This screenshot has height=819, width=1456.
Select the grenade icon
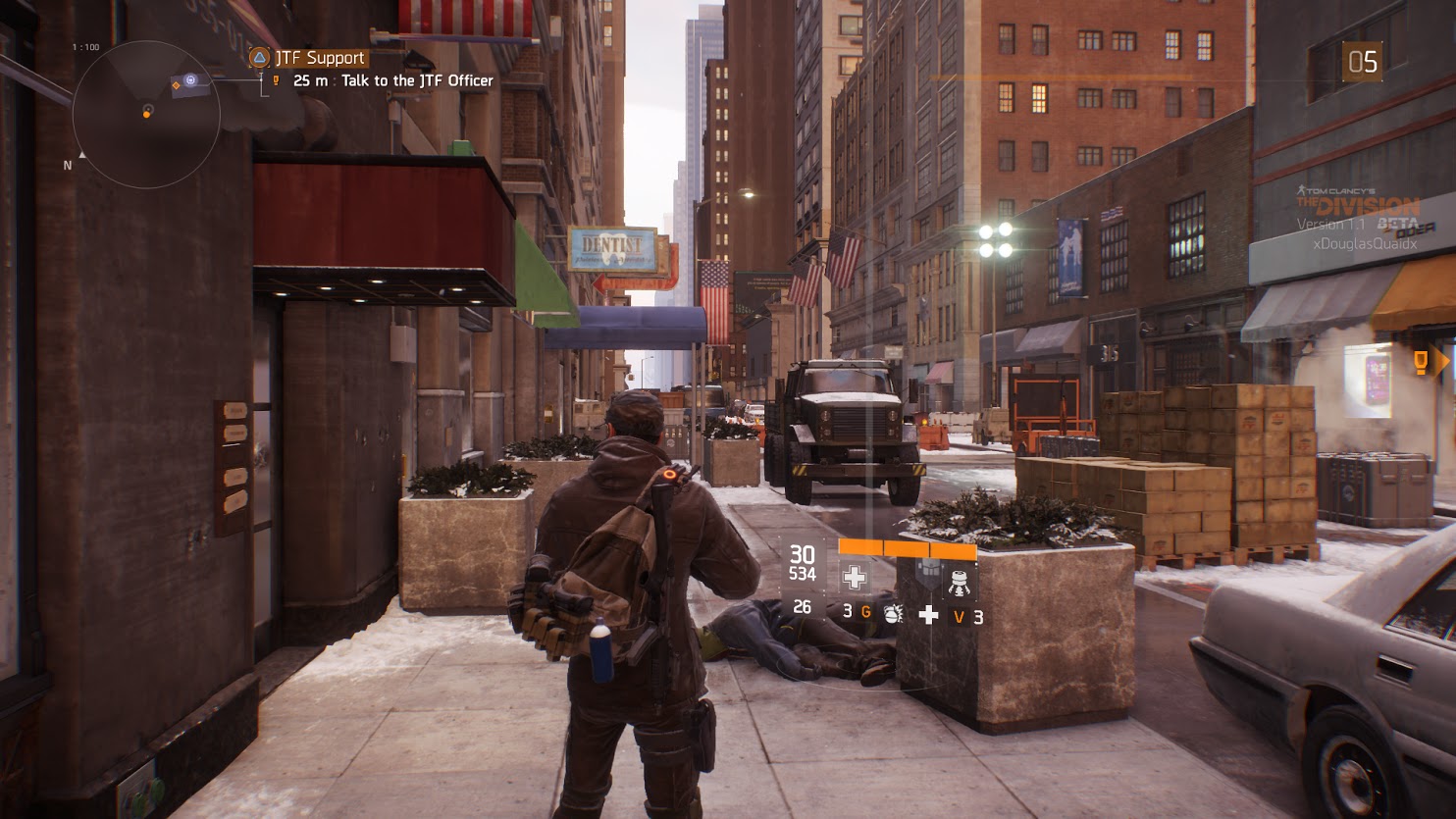click(893, 614)
